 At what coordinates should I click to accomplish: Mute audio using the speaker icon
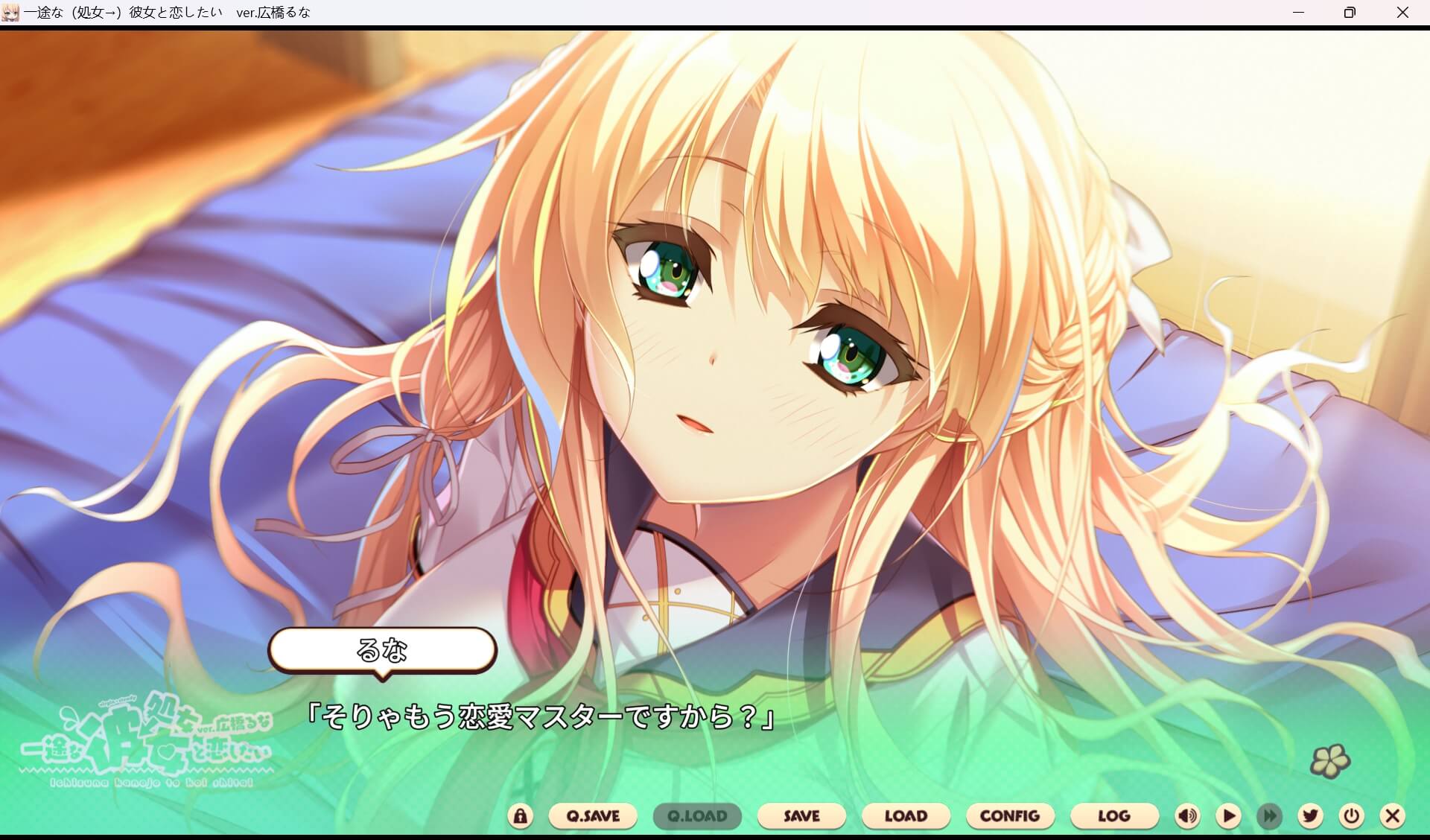click(x=1187, y=815)
